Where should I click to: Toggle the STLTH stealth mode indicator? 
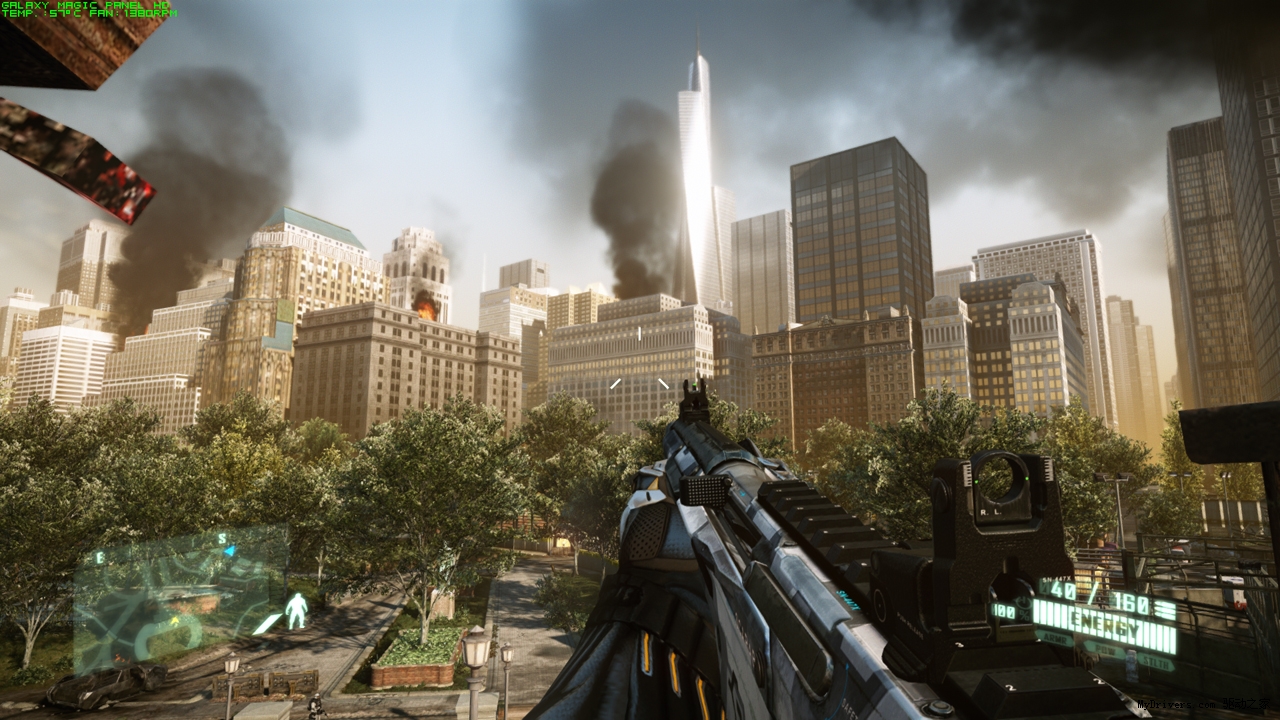coord(1156,663)
